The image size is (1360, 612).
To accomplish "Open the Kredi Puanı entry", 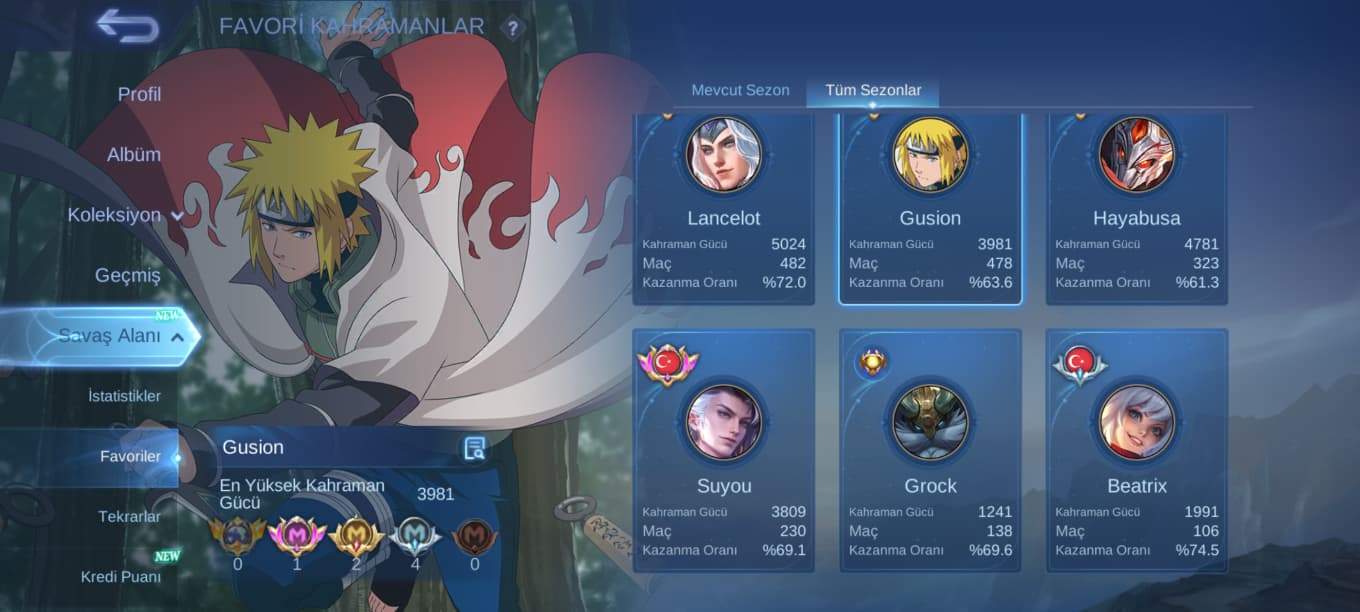I will pyautogui.click(x=121, y=576).
